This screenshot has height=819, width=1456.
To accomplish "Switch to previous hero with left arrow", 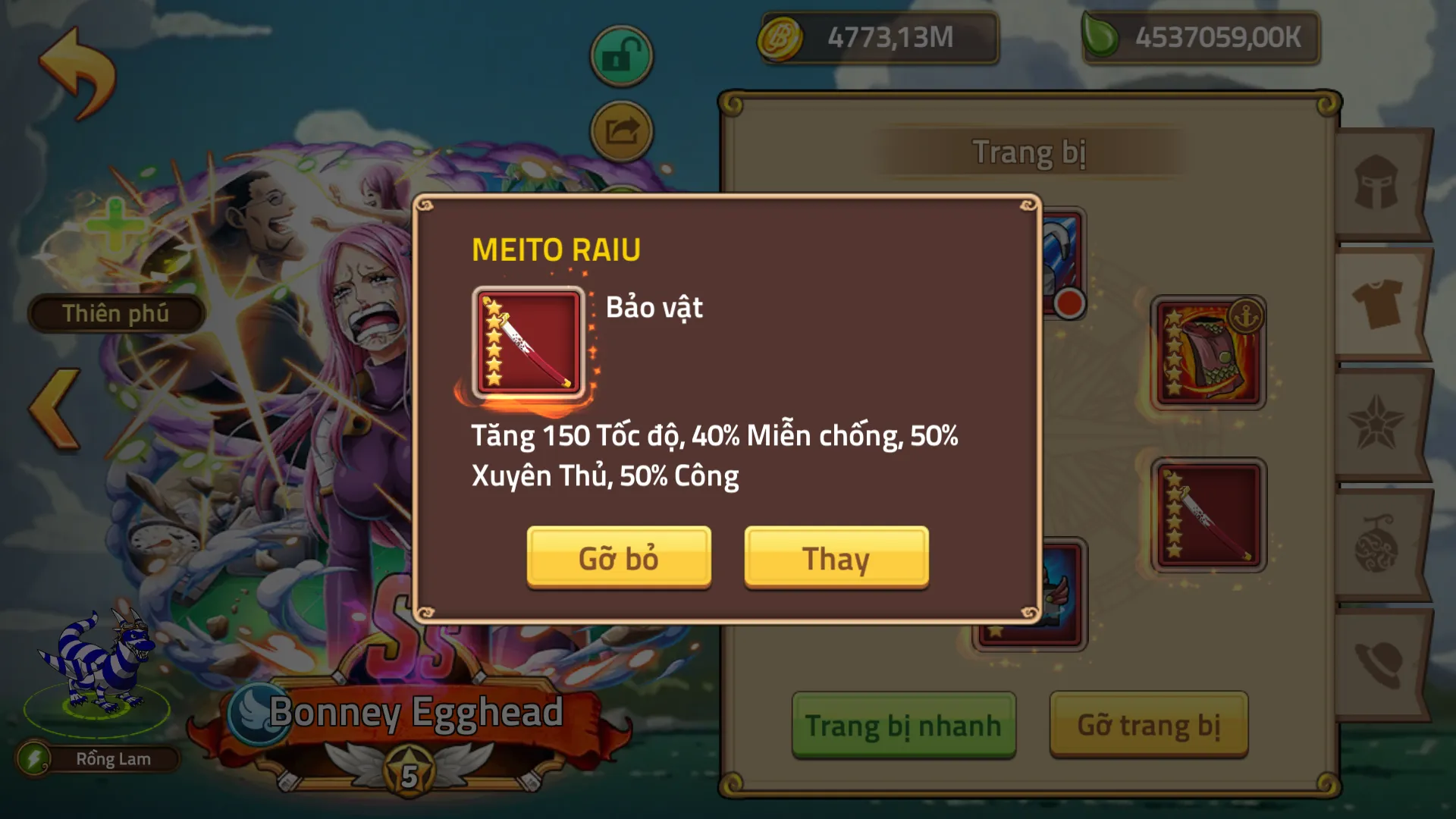I will (x=55, y=410).
